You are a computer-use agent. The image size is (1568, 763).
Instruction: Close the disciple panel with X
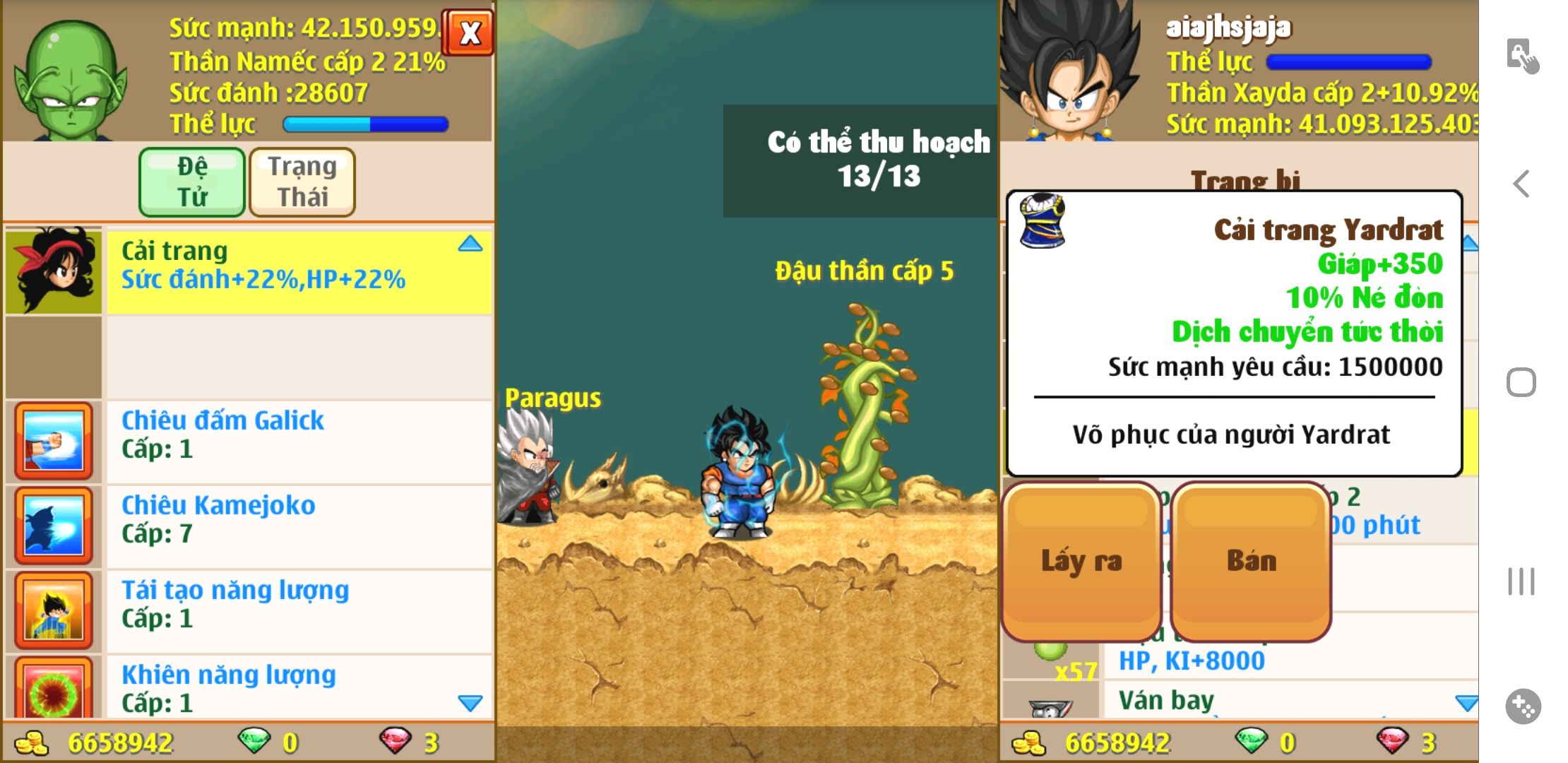pos(469,32)
